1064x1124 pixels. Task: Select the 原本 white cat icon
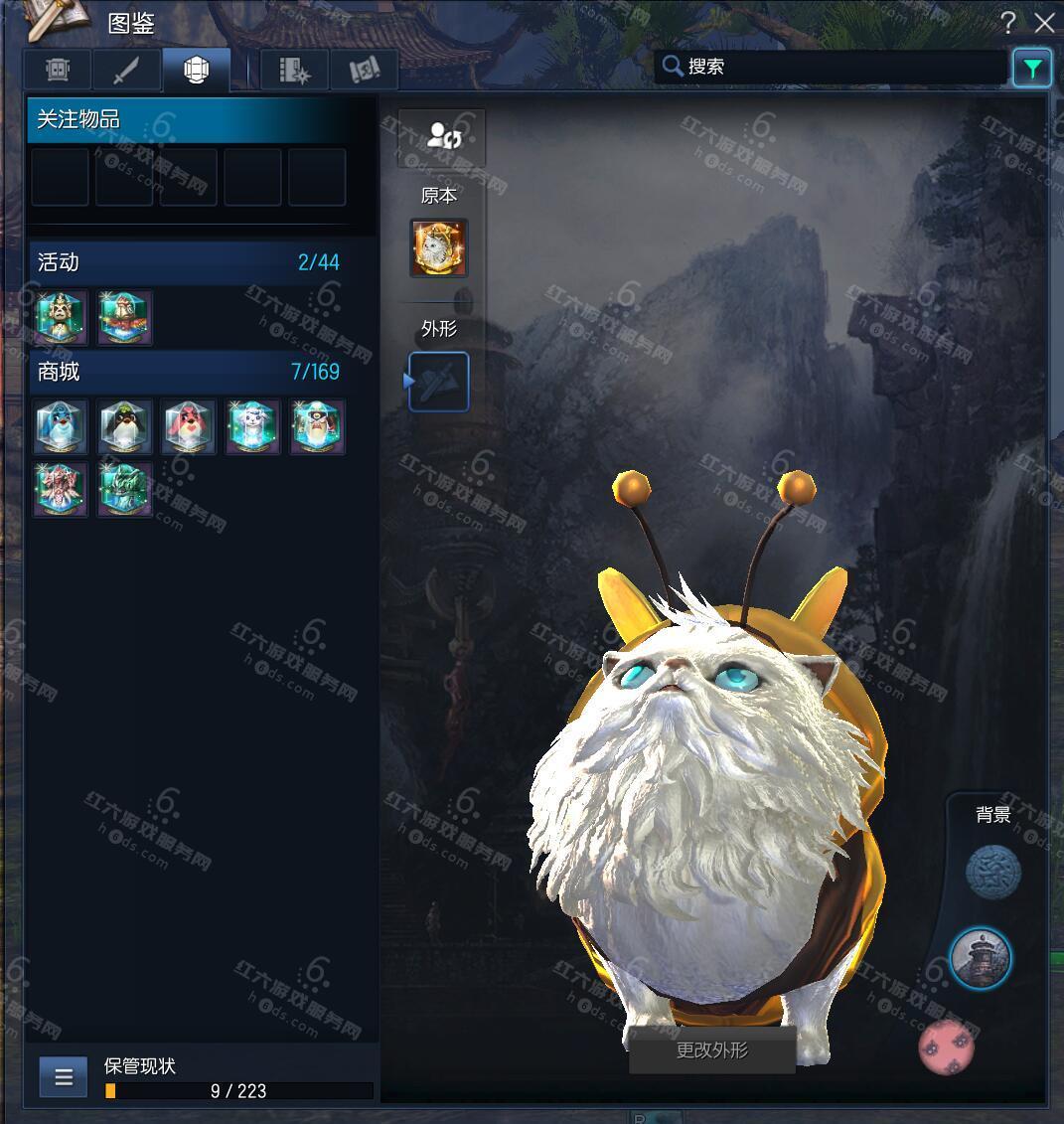tap(439, 248)
